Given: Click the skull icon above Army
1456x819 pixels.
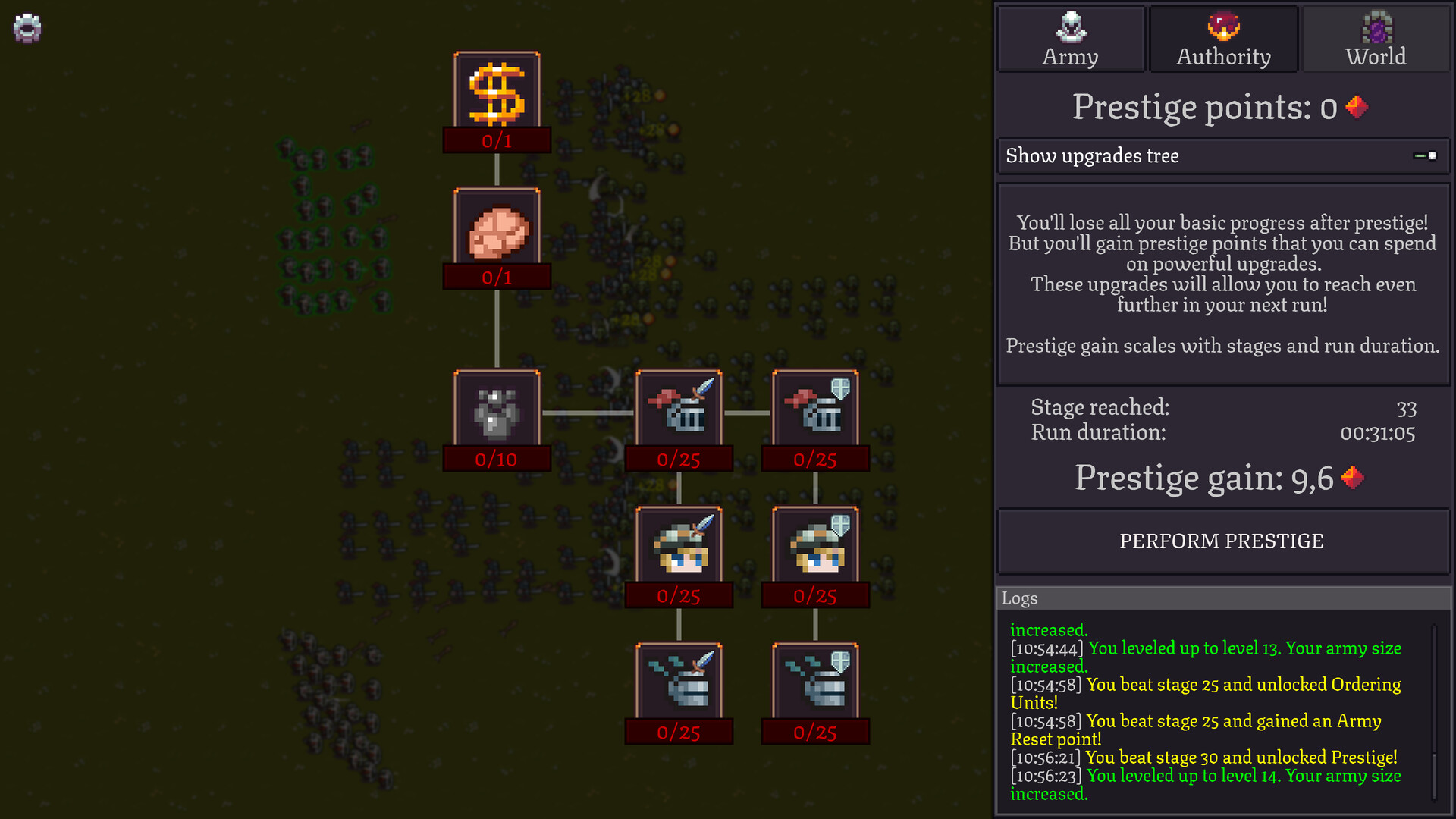Looking at the screenshot, I should (1071, 27).
